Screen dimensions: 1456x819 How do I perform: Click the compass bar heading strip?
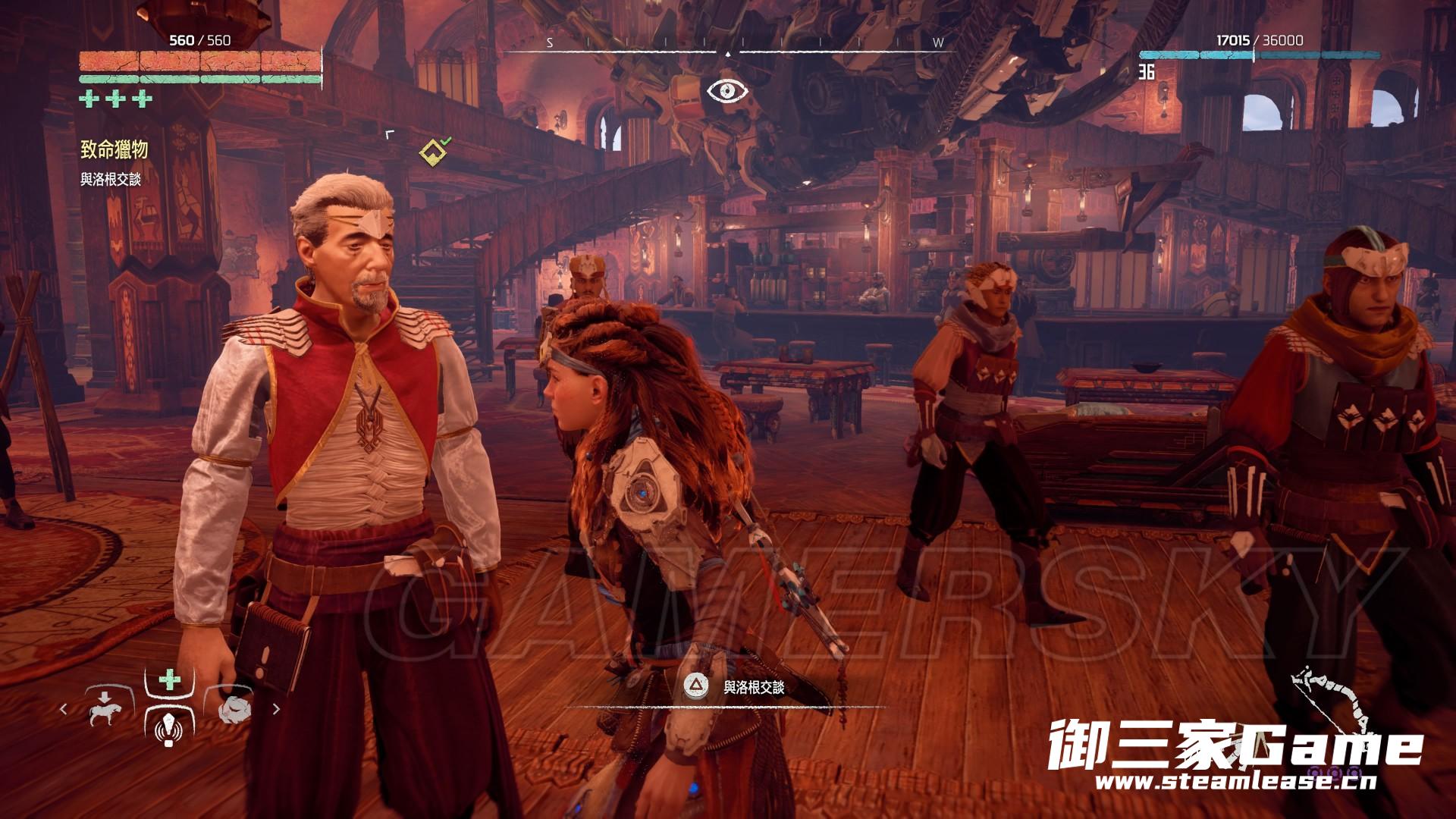(726, 43)
